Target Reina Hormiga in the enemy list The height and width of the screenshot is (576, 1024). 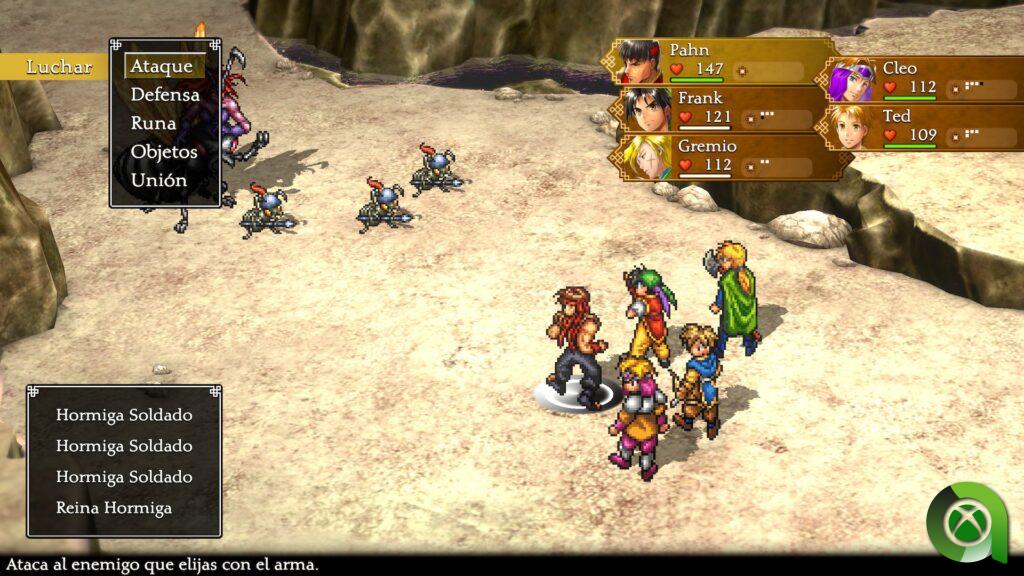pos(113,508)
